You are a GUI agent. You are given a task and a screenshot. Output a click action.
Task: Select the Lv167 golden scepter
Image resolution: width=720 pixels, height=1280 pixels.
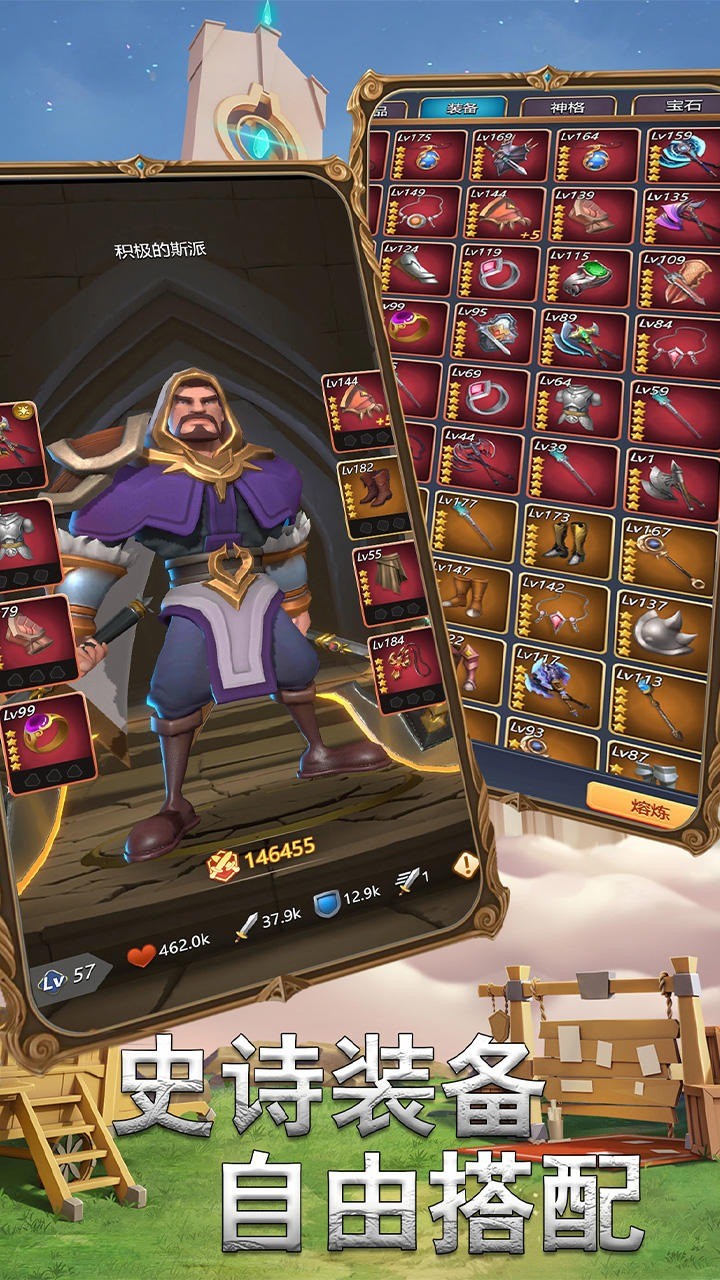point(661,554)
